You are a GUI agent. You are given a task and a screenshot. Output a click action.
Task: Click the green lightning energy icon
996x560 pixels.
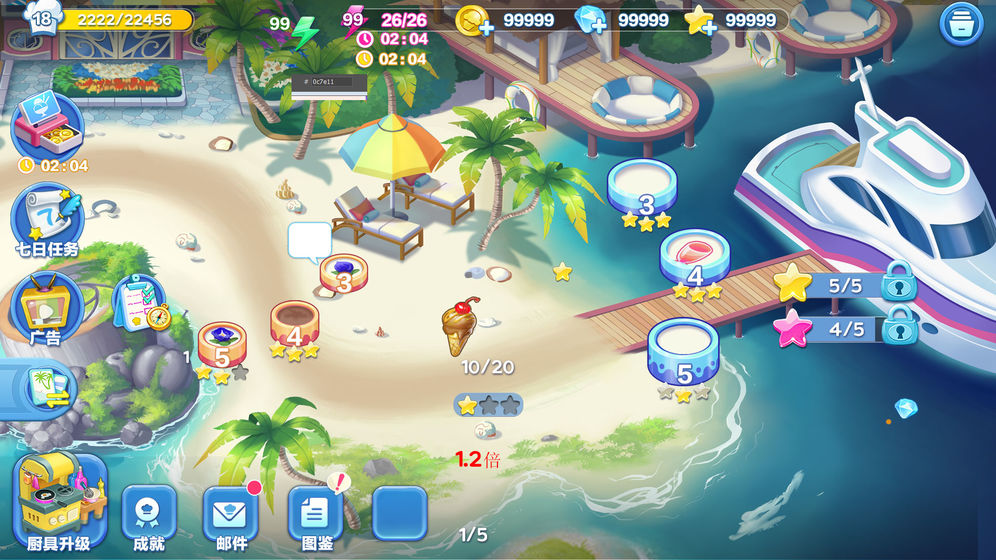(x=303, y=33)
